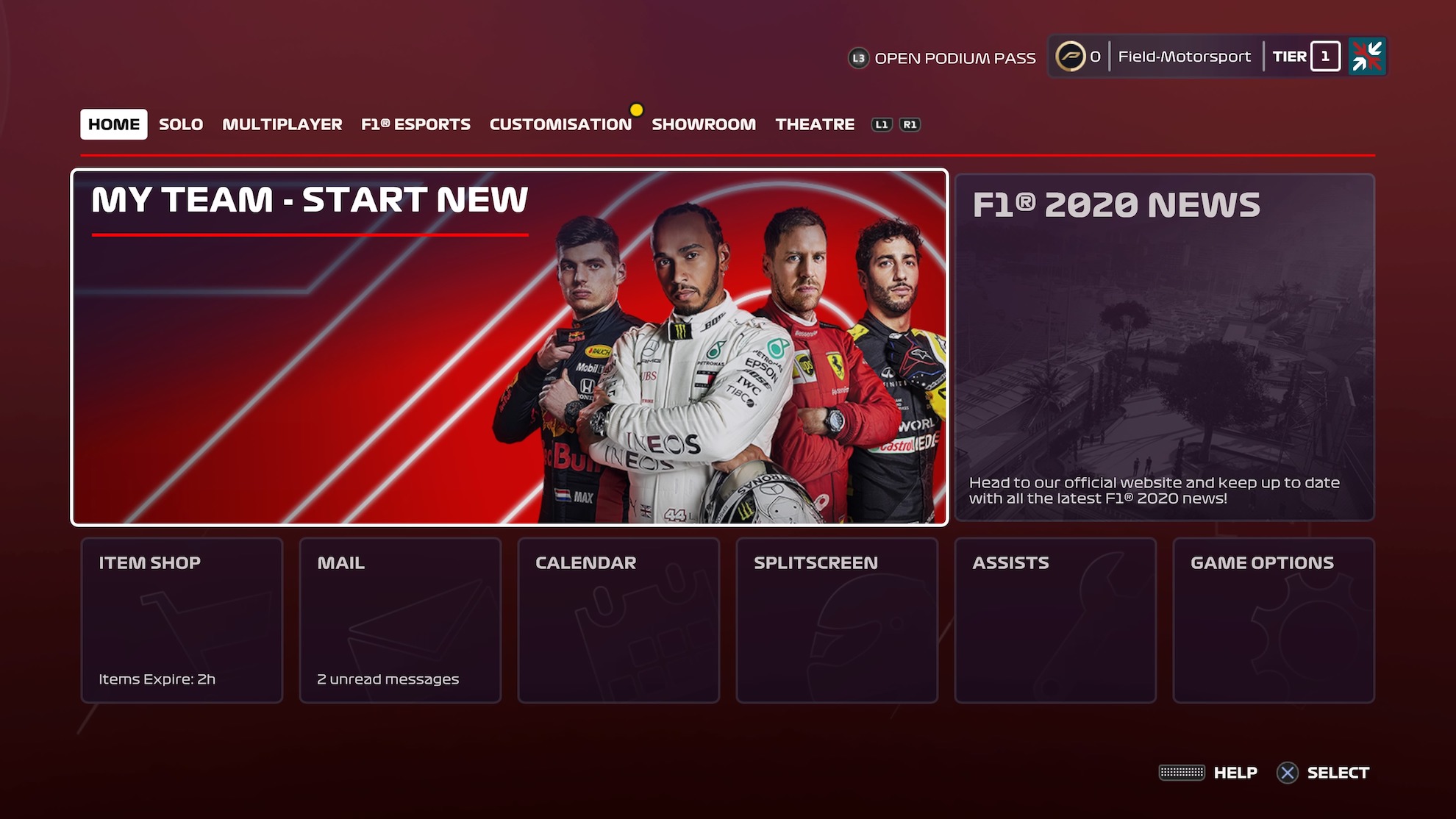
Task: Open MY TEAM - START NEW
Action: click(510, 346)
